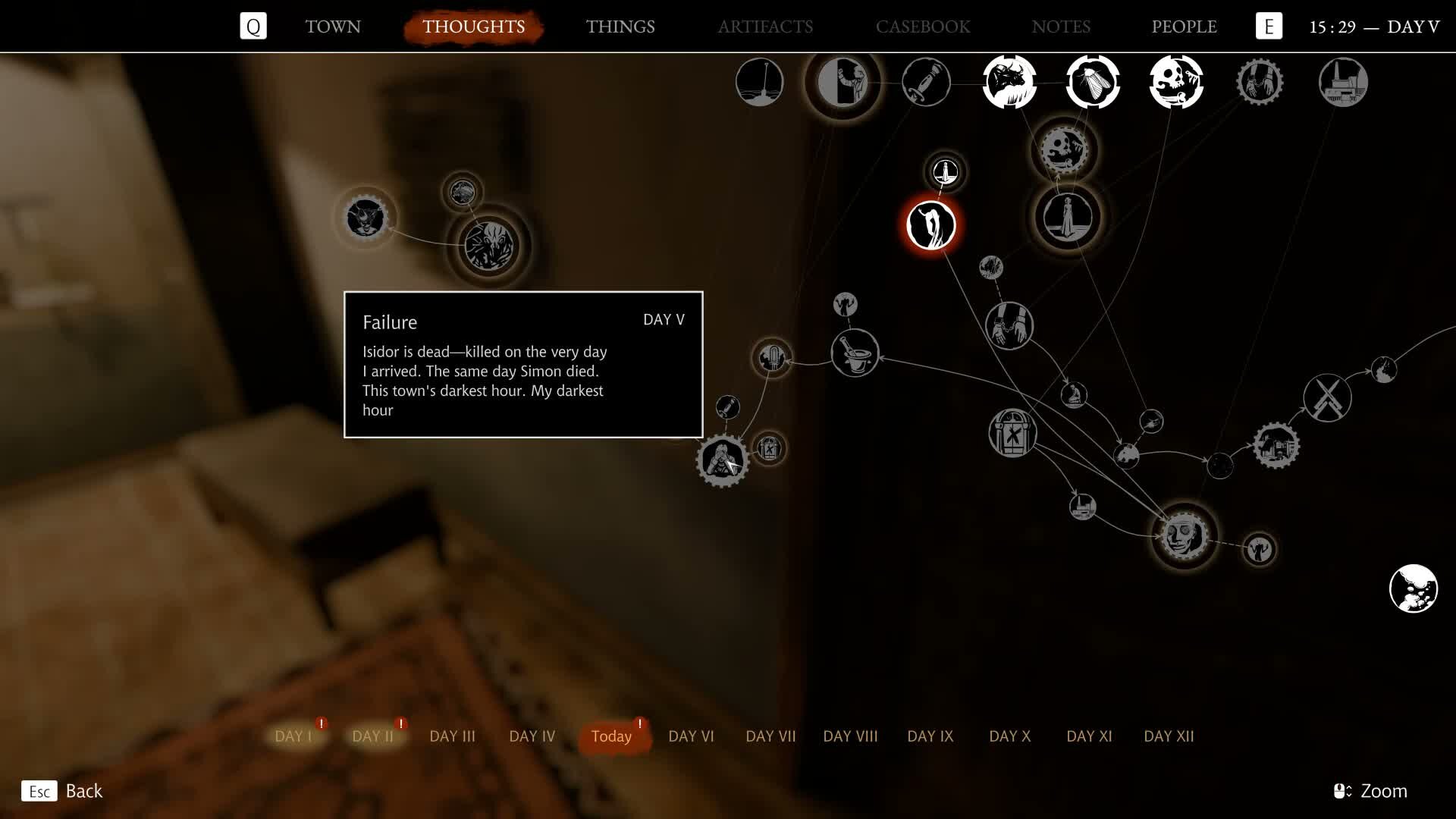
Task: Click the Esc Back button
Action: coord(64,791)
